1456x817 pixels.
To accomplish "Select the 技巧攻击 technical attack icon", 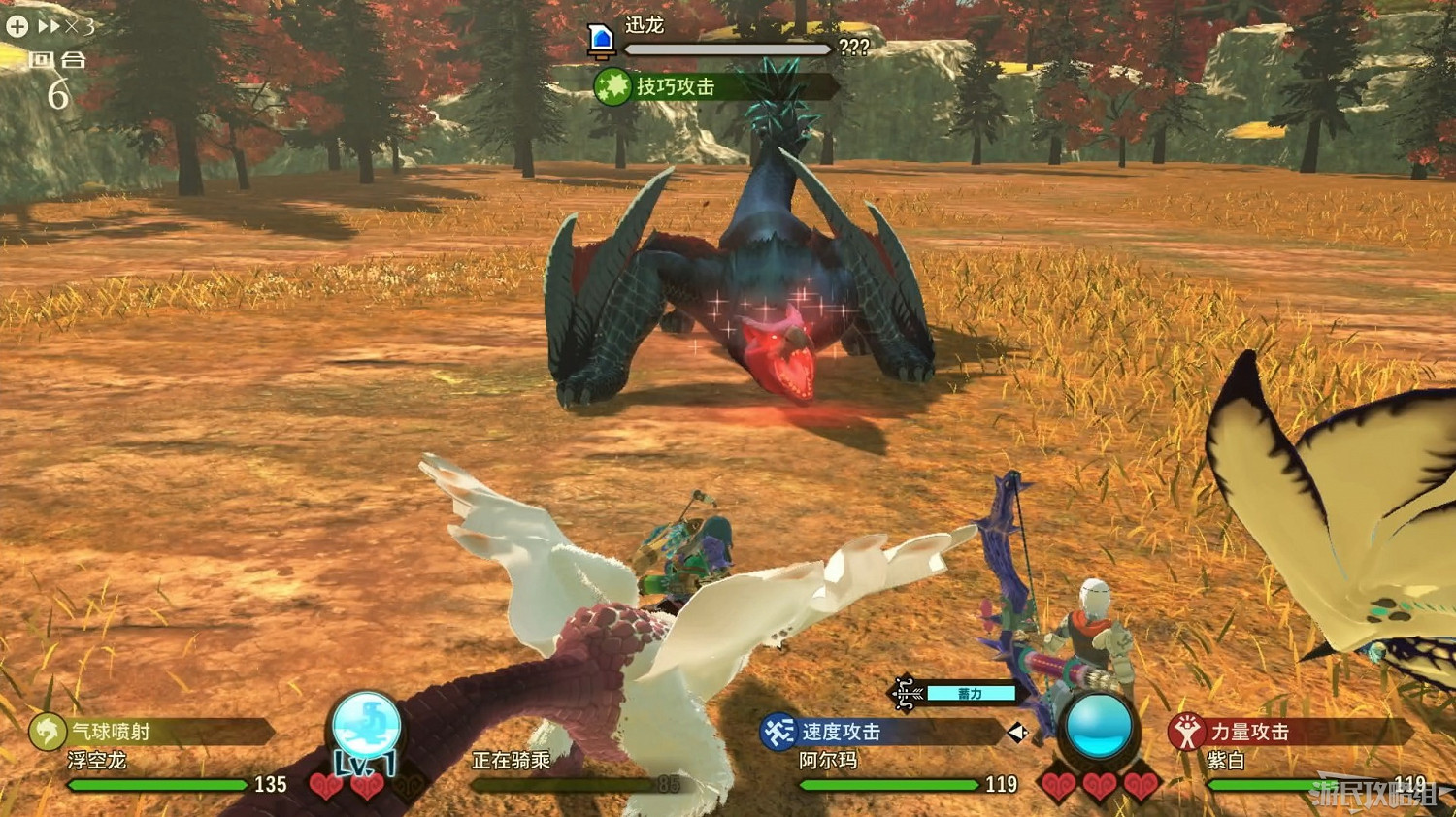I will (612, 86).
